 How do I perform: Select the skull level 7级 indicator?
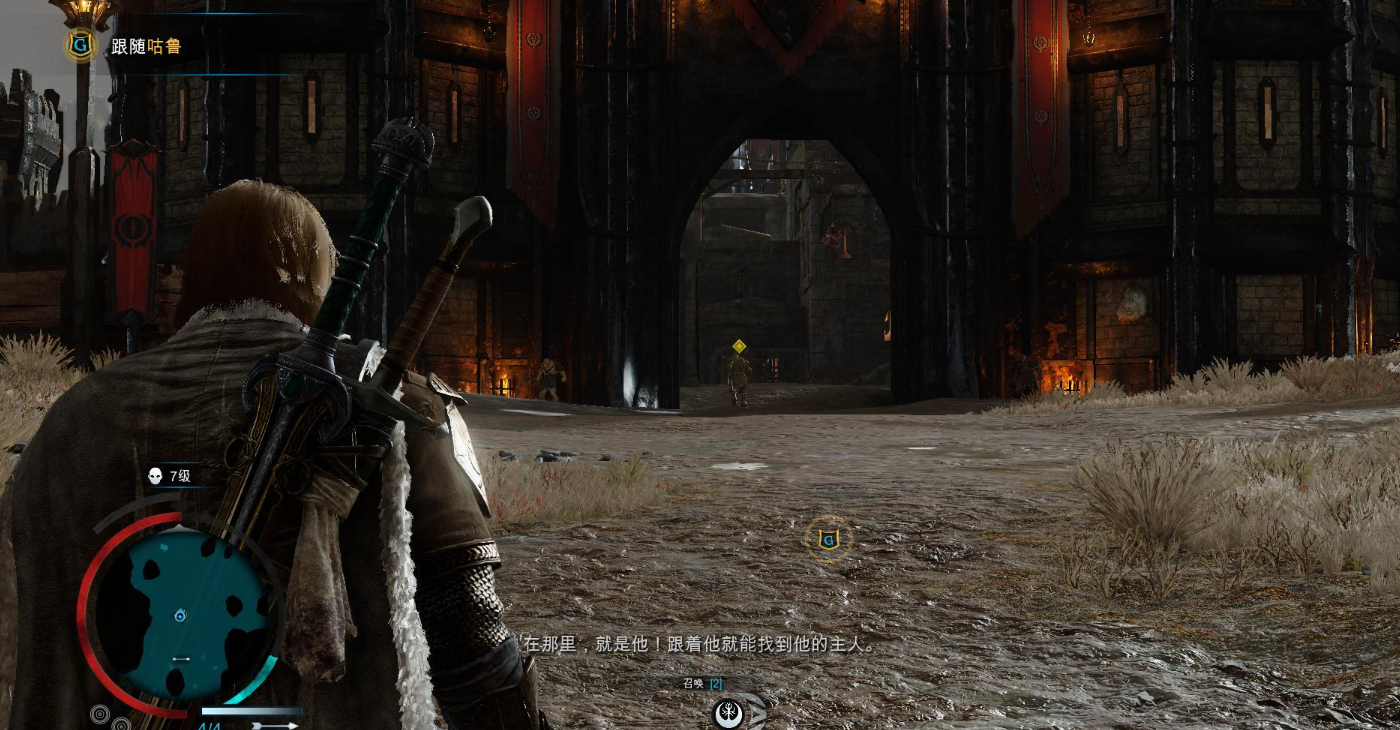pos(168,476)
